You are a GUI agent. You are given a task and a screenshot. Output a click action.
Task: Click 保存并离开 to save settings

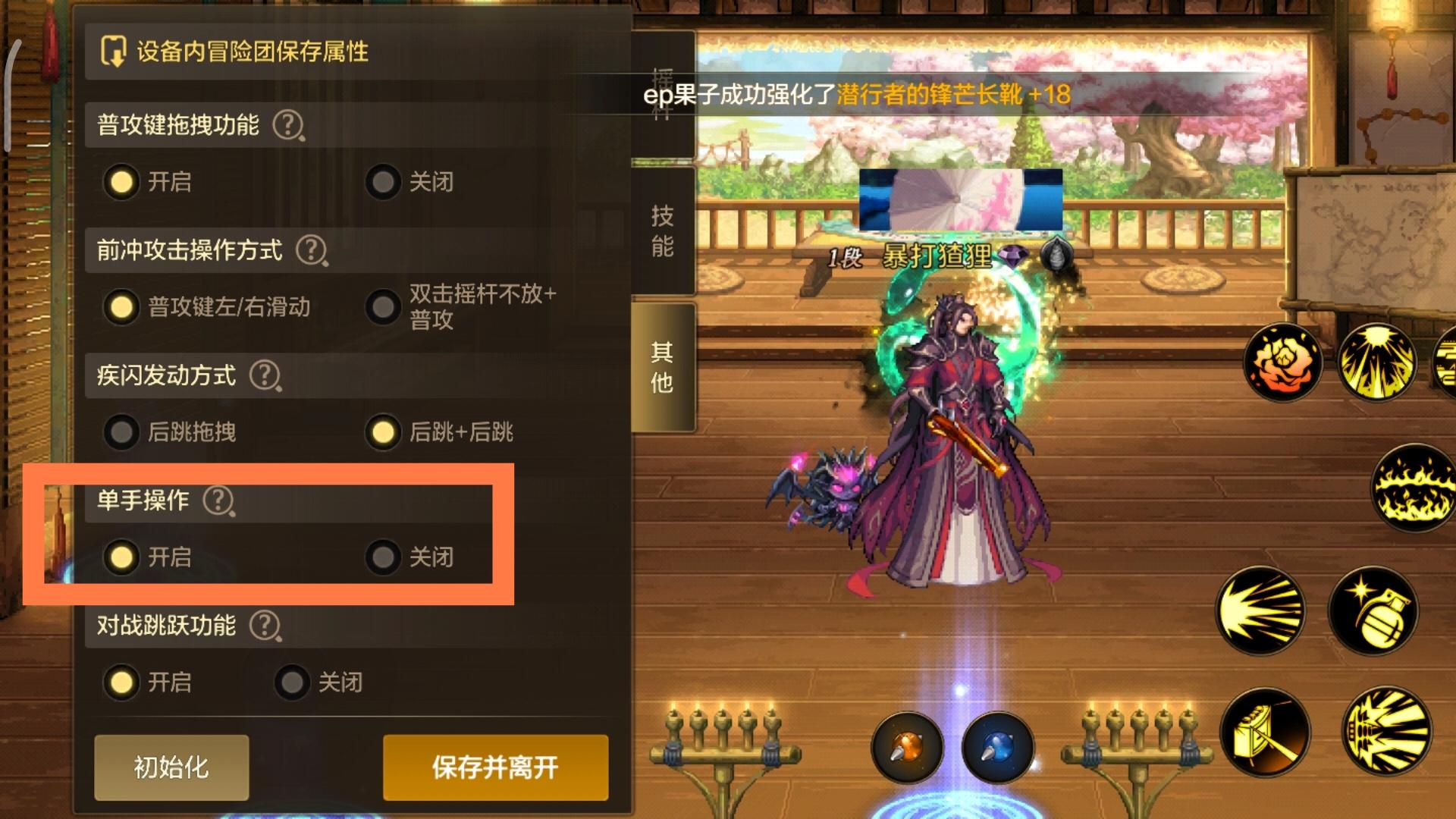(x=495, y=767)
